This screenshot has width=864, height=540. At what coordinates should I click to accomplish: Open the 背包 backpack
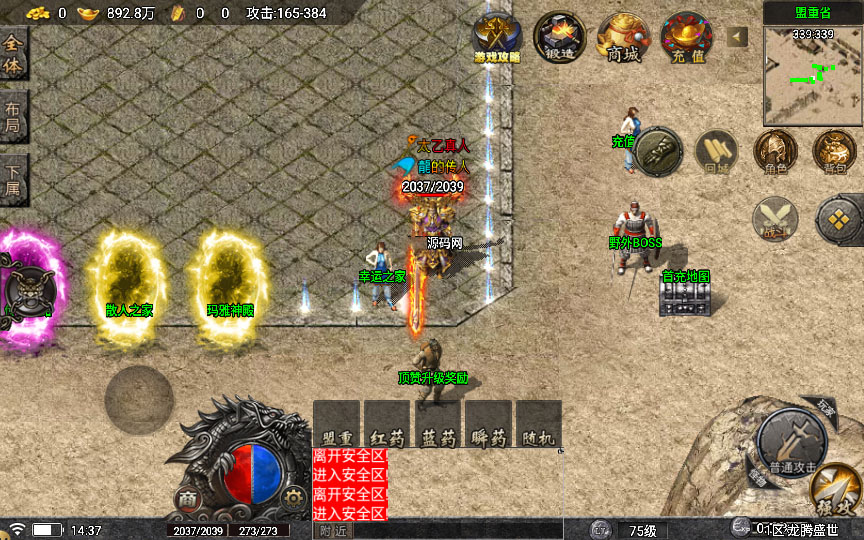[x=834, y=151]
